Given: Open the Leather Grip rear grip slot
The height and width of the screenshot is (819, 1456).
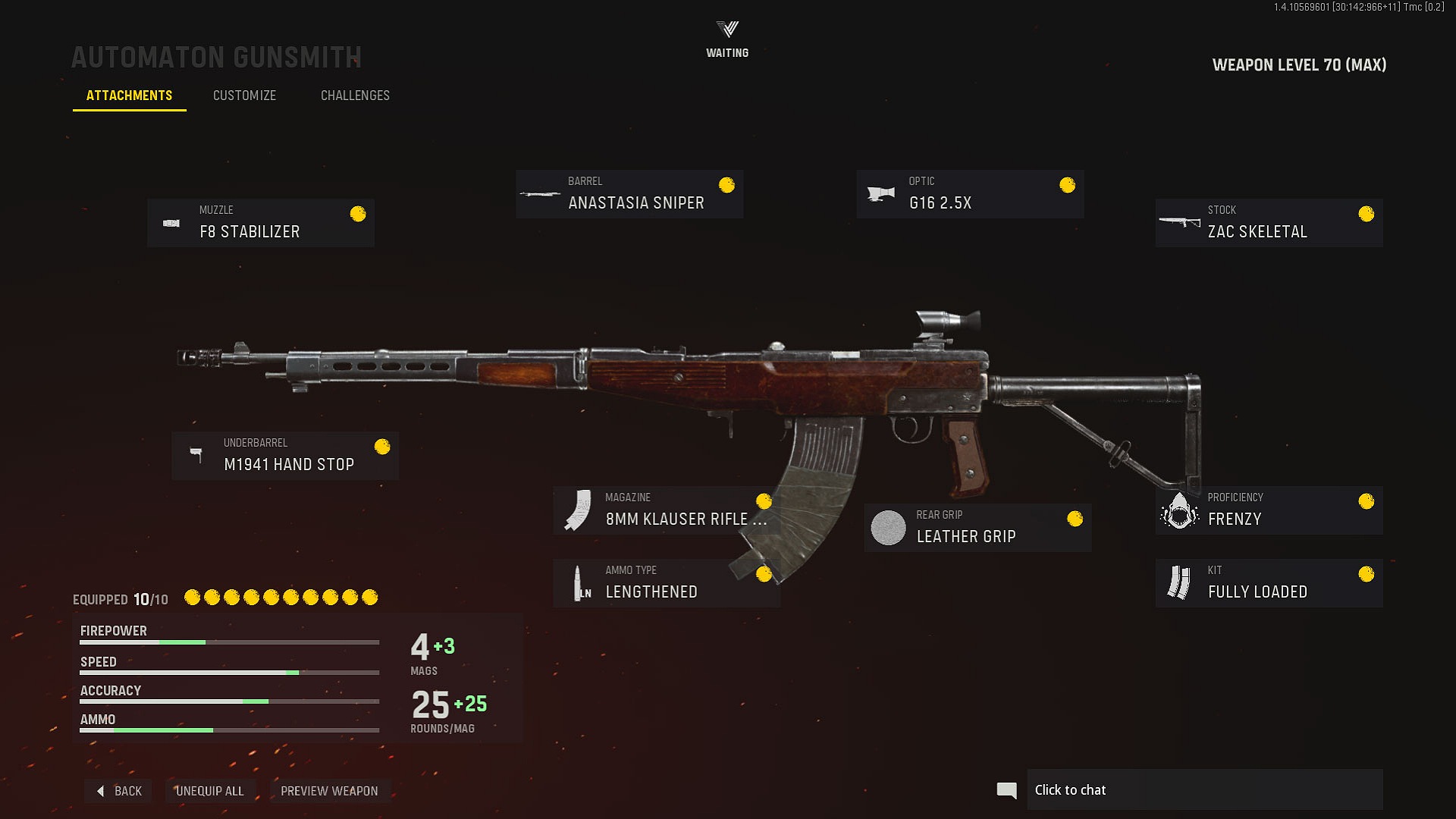Looking at the screenshot, I should click(977, 528).
